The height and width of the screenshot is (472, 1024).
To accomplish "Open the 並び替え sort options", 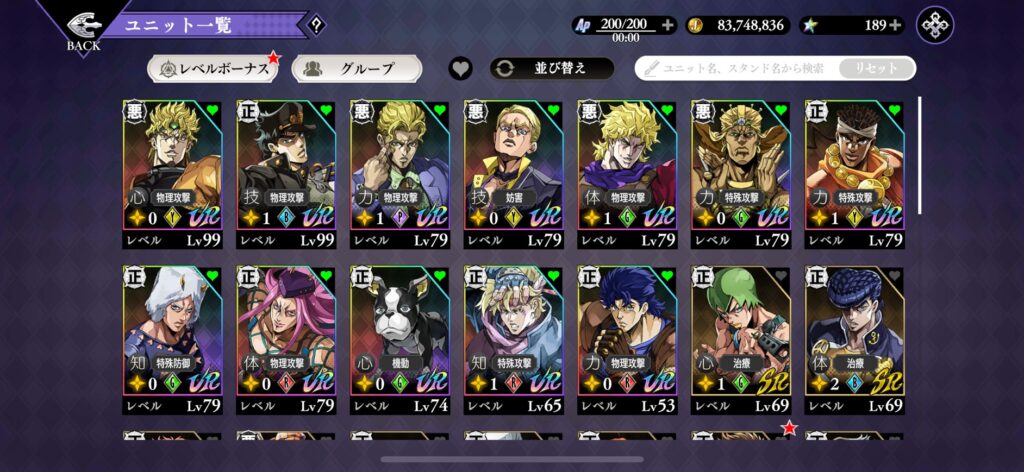I will coord(551,69).
